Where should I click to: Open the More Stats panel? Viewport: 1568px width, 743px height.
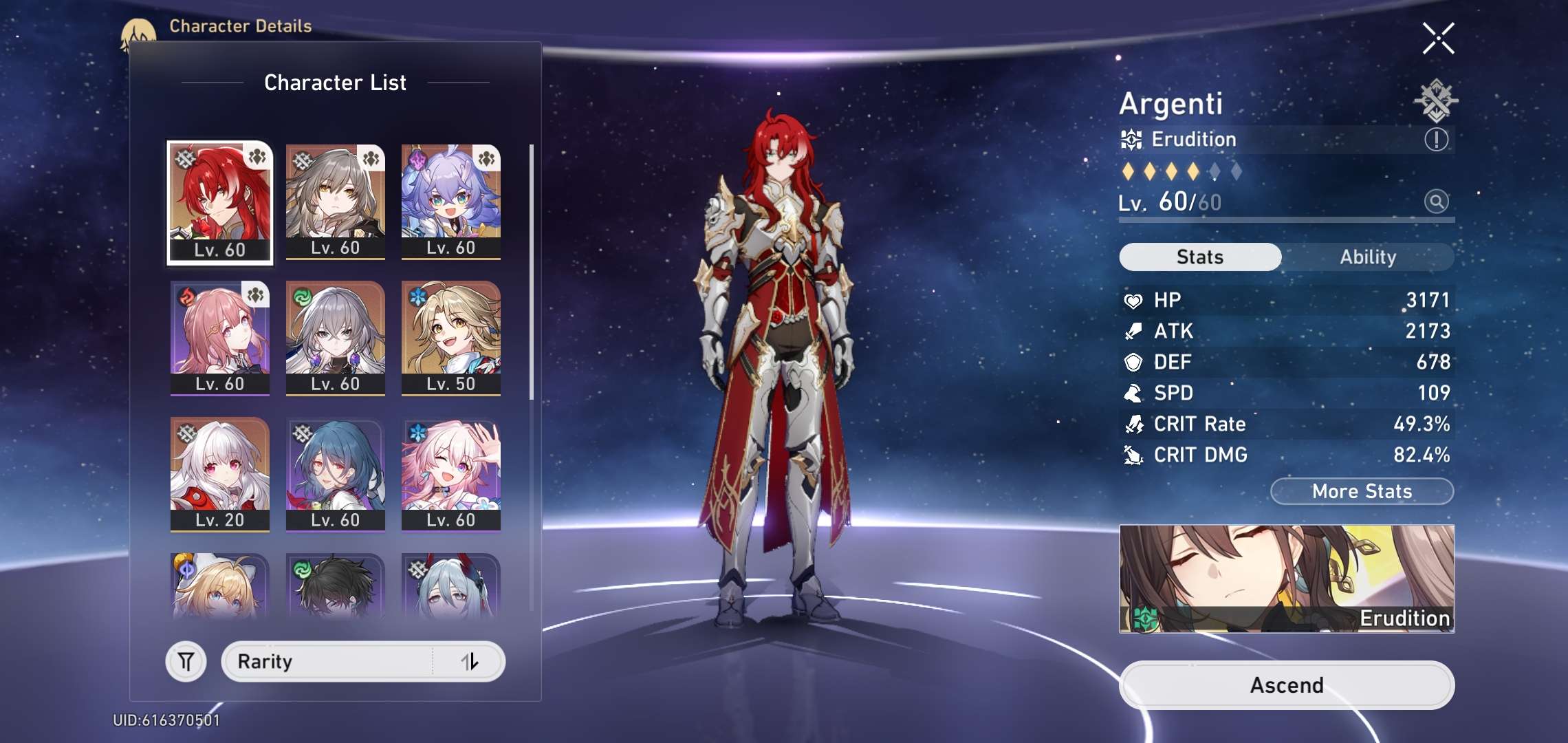click(x=1362, y=491)
